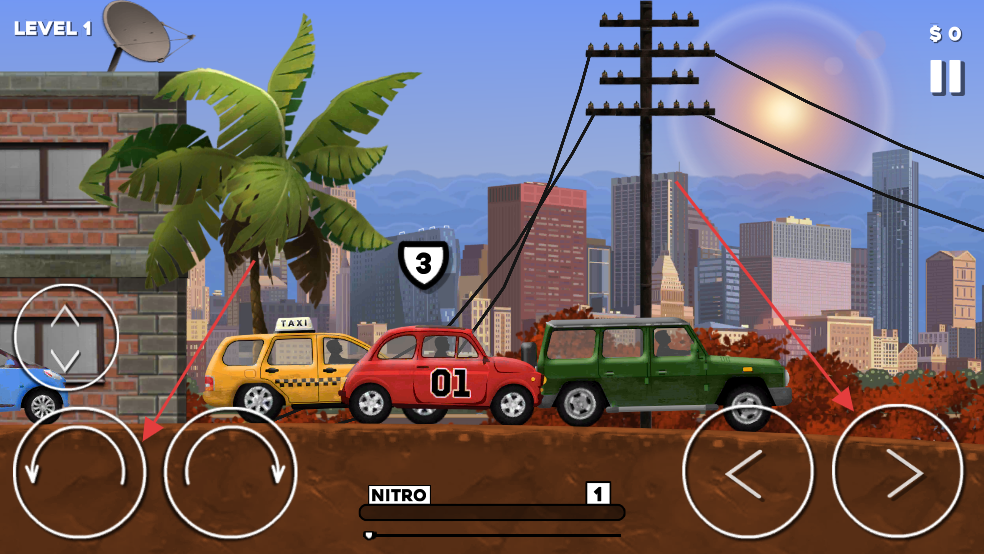
Task: Accelerate with the right arrow button
Action: click(898, 472)
